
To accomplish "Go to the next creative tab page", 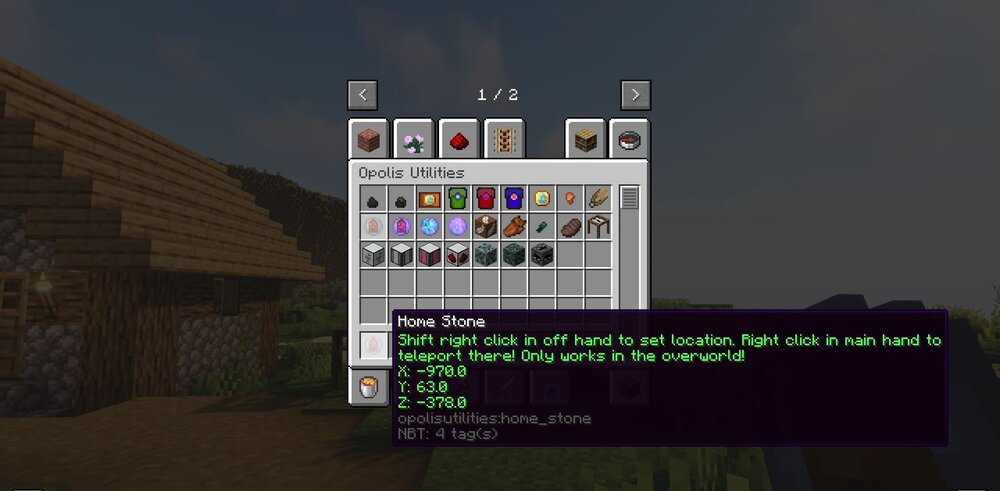I will pos(635,95).
